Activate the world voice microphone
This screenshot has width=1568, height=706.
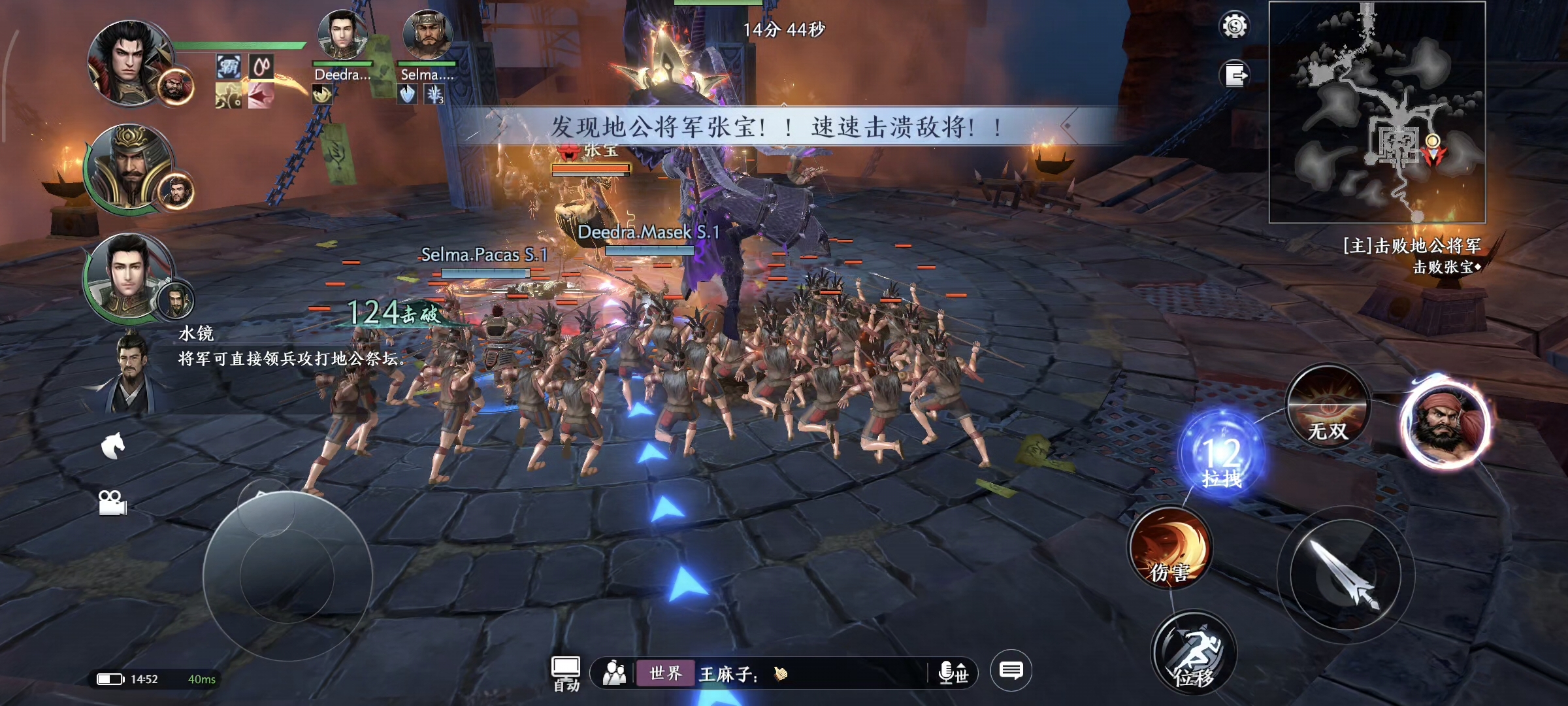[953, 673]
